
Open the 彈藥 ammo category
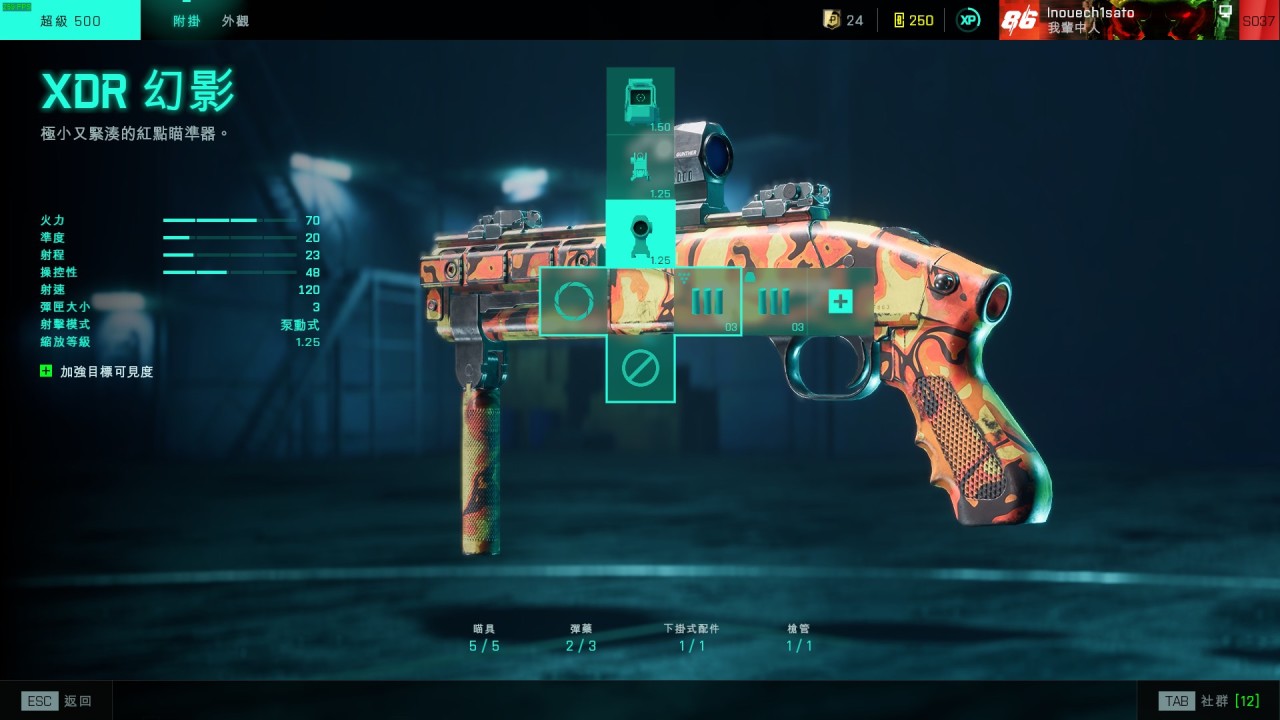click(581, 638)
